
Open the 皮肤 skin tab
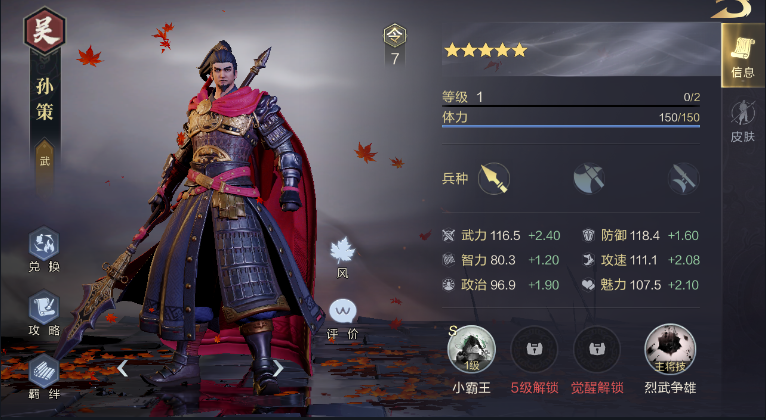tap(742, 121)
